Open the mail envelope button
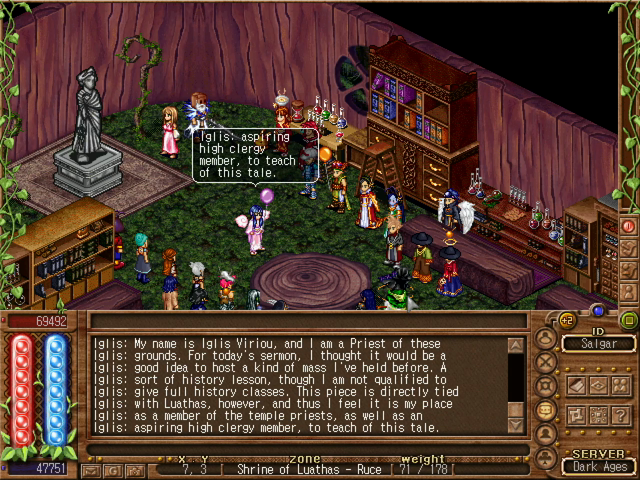This screenshot has height=480, width=640. (92, 468)
